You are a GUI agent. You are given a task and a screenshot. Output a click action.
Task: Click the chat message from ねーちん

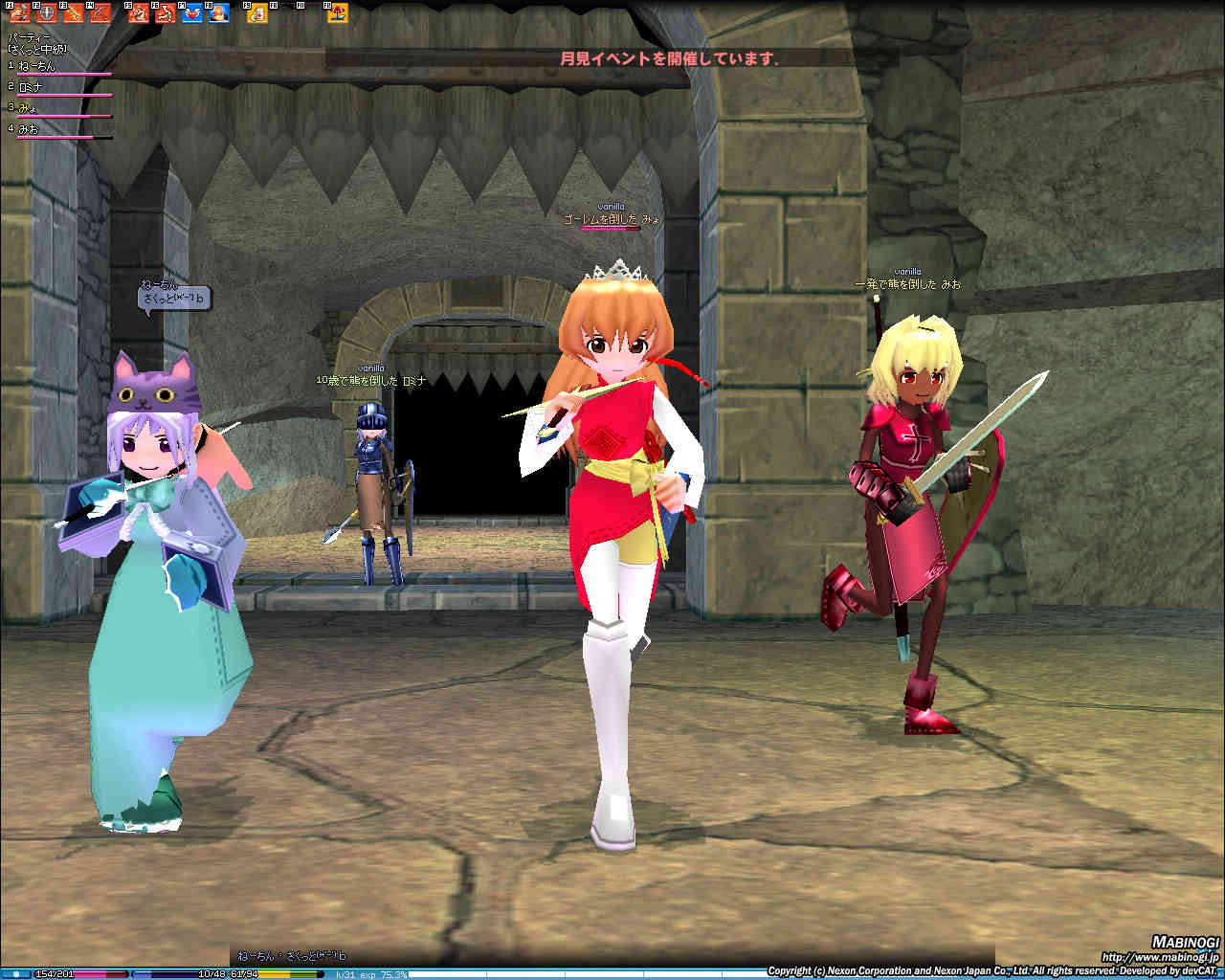[x=292, y=955]
